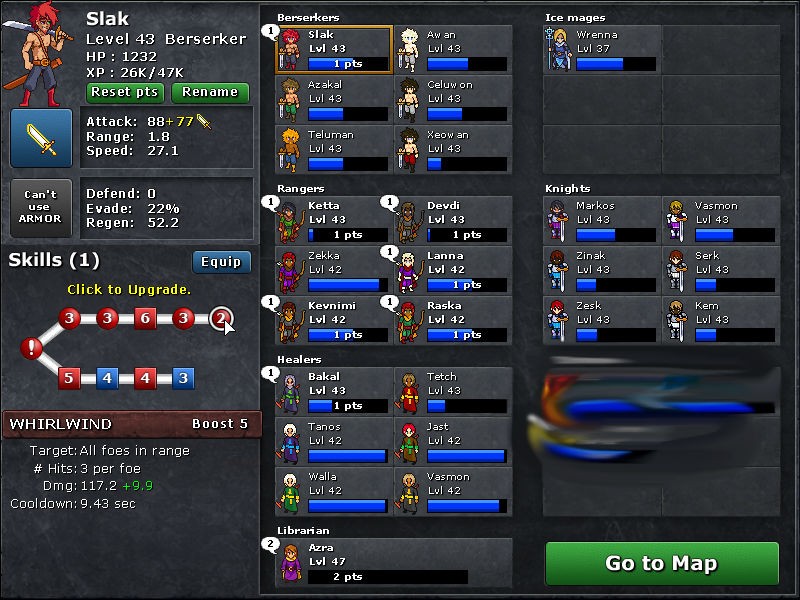Pick ranger Devdi from the list
The height and width of the screenshot is (600, 800).
452,220
